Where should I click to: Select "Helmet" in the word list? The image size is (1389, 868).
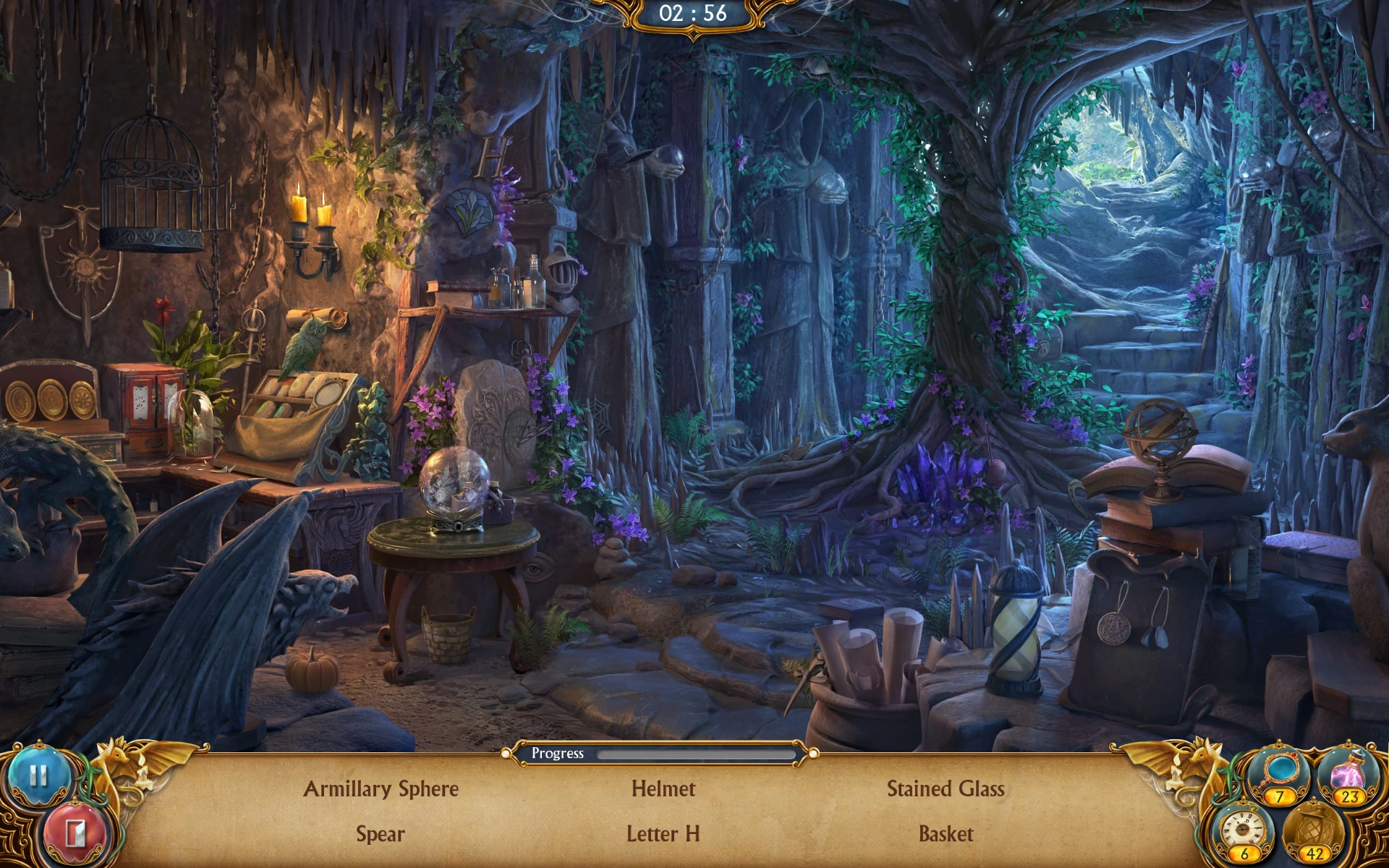[663, 790]
